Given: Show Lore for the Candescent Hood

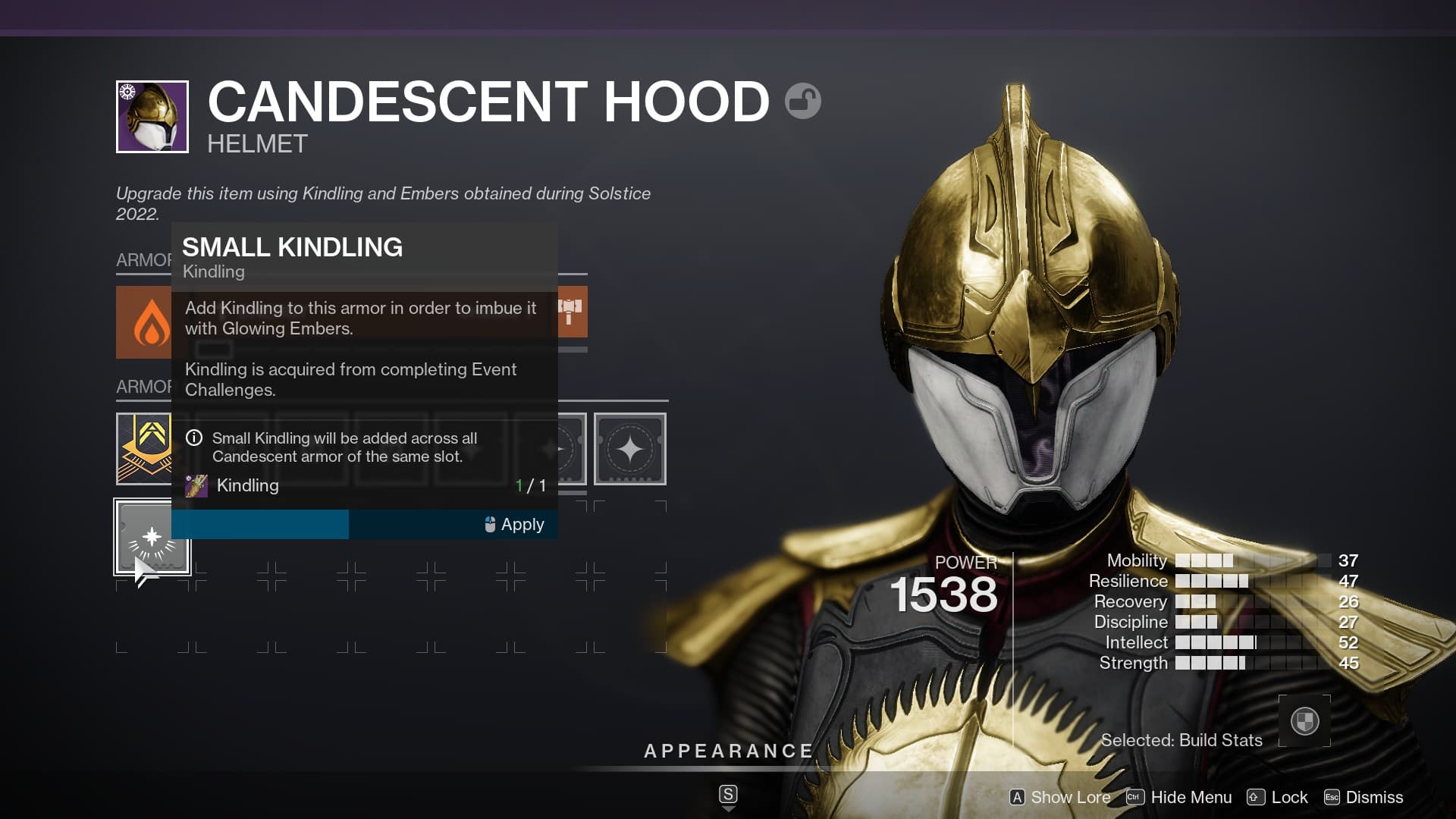Looking at the screenshot, I should [x=1060, y=797].
